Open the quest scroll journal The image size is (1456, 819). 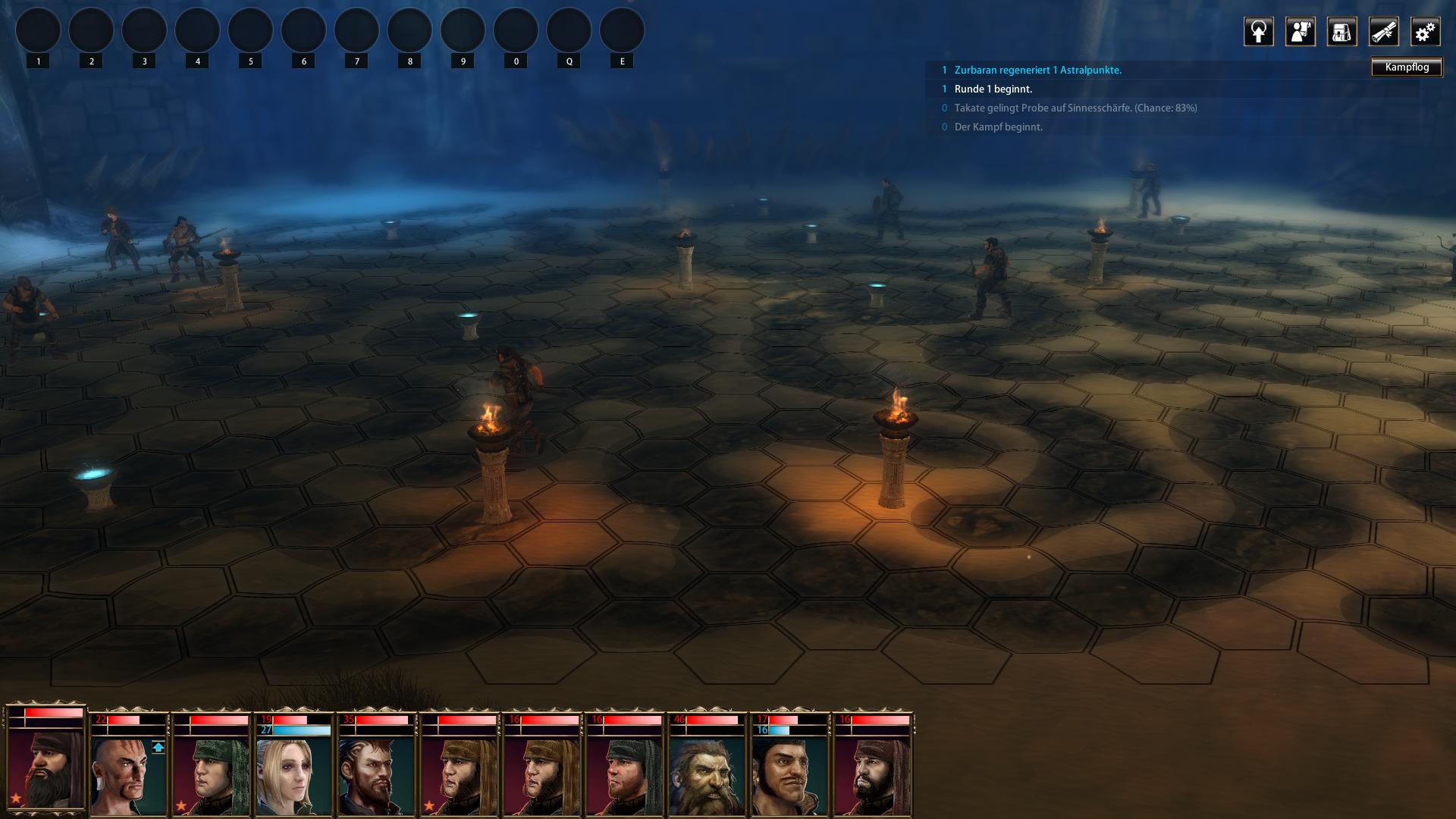coord(1383,32)
